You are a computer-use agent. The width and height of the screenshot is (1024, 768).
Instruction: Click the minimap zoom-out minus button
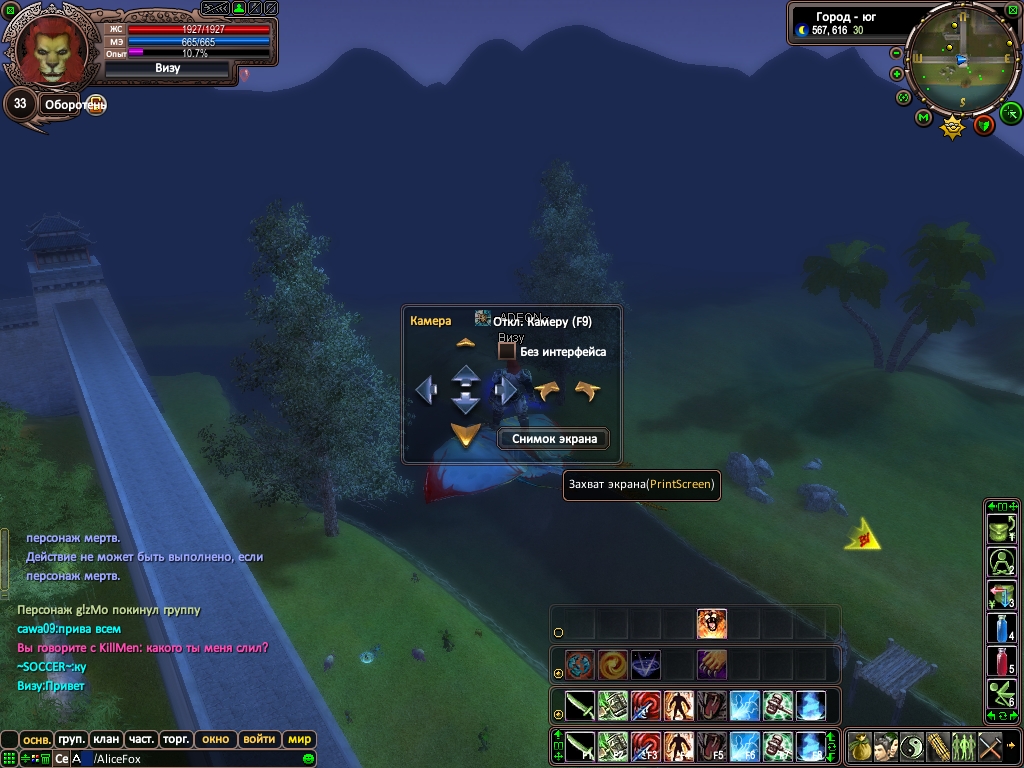click(896, 53)
